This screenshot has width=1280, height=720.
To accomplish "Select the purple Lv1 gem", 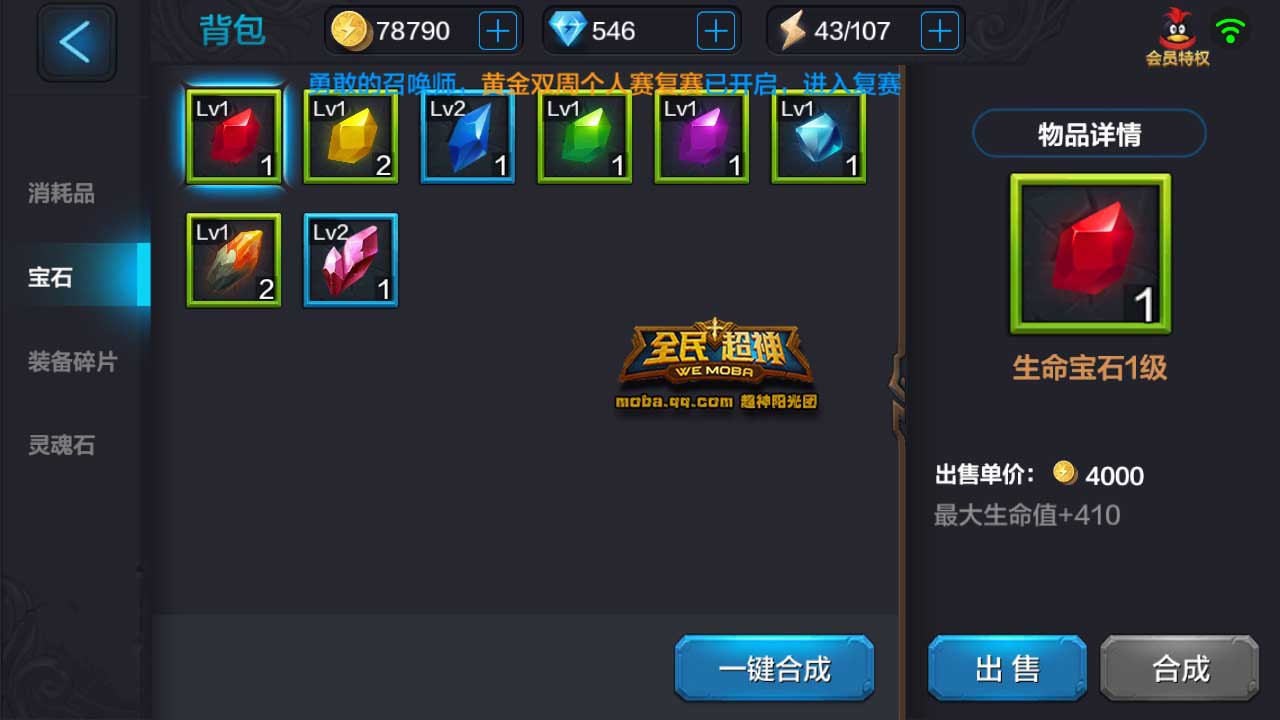I will pyautogui.click(x=700, y=140).
